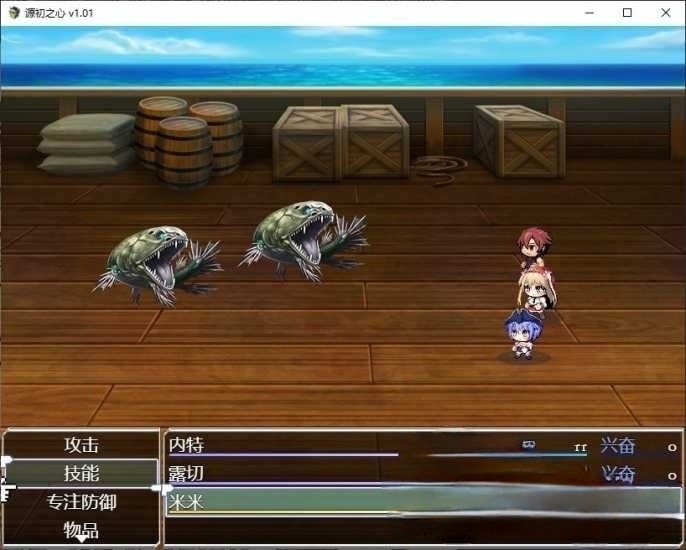This screenshot has width=686, height=550.
Task: Open the 物品 (Items) command
Action: 81,530
